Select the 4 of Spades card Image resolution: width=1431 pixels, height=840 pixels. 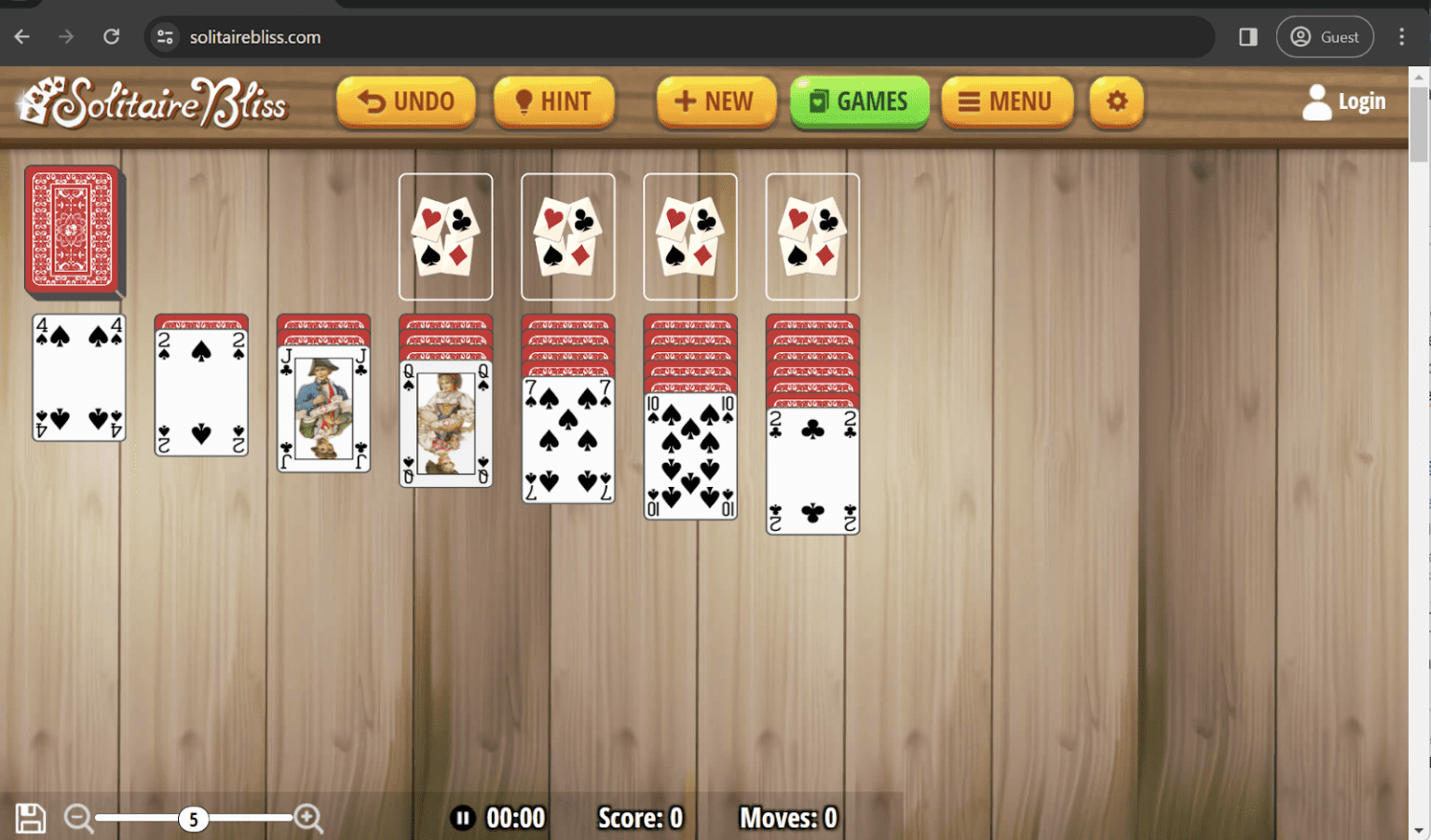coord(78,379)
